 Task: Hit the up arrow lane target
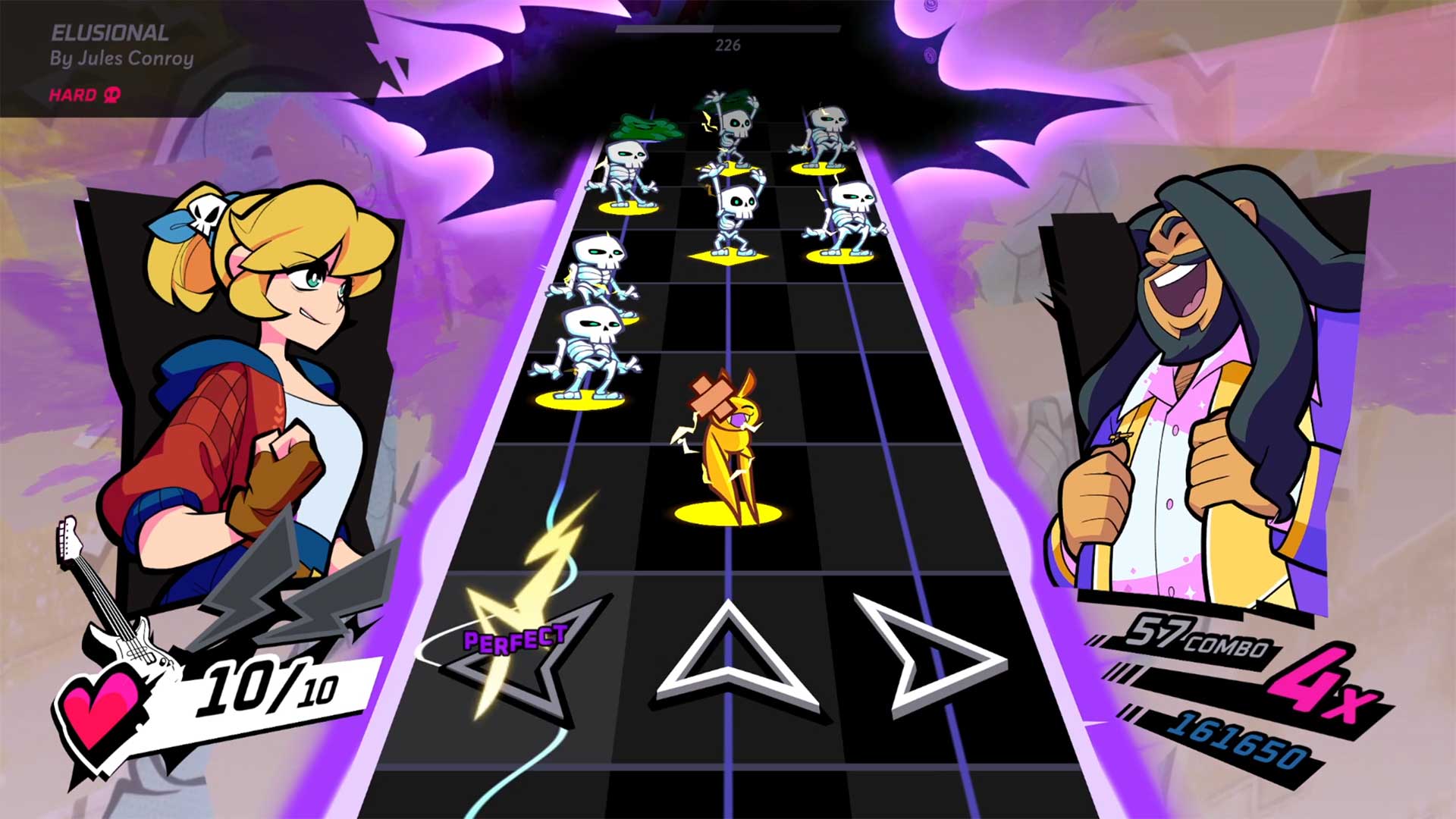click(x=730, y=660)
